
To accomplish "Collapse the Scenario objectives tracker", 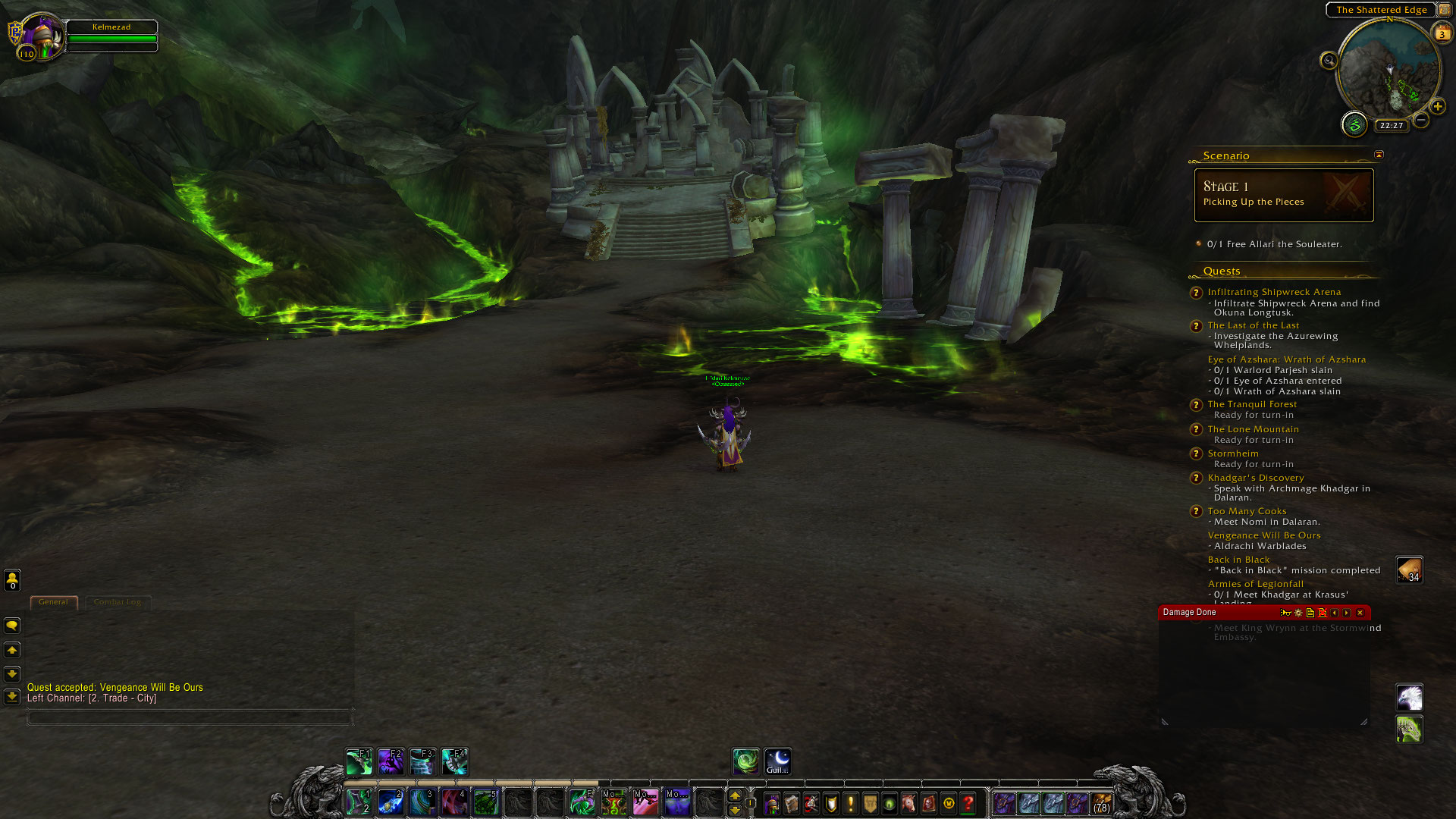I will (1379, 155).
